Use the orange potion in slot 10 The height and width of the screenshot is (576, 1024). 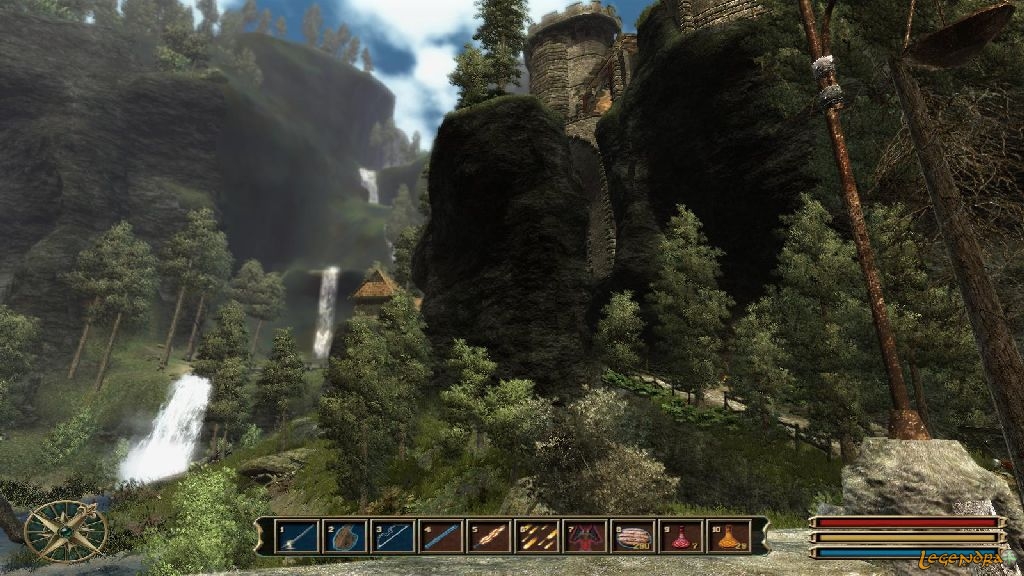tap(729, 536)
